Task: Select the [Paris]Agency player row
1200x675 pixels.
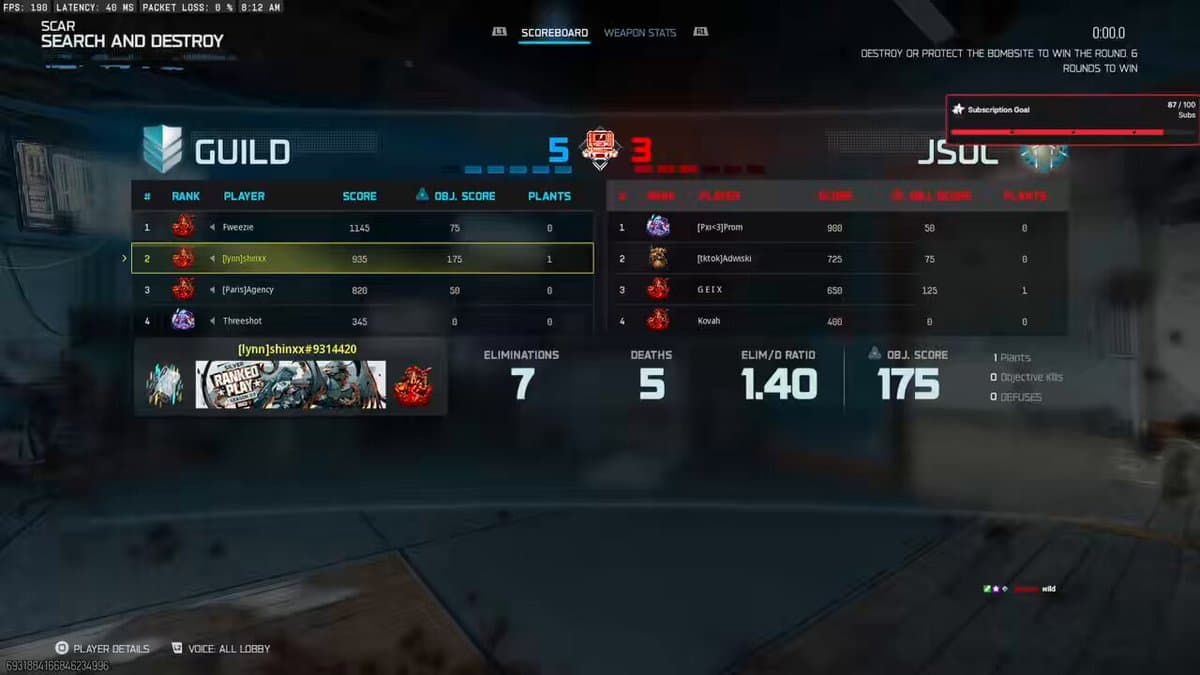Action: coord(362,290)
